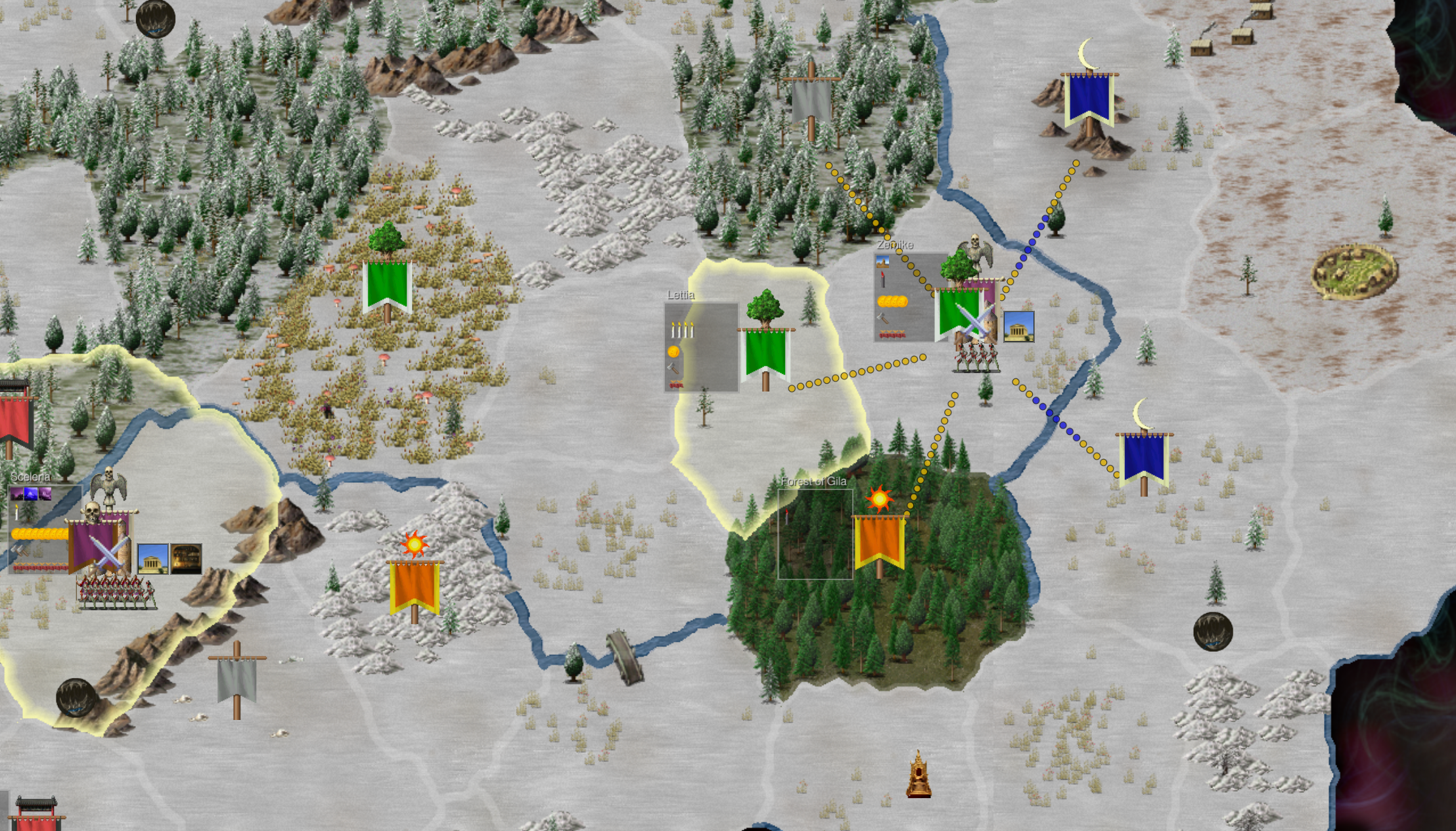This screenshot has width=1456, height=831.
Task: Choose the orange sun flag on snowy hills
Action: point(414,585)
